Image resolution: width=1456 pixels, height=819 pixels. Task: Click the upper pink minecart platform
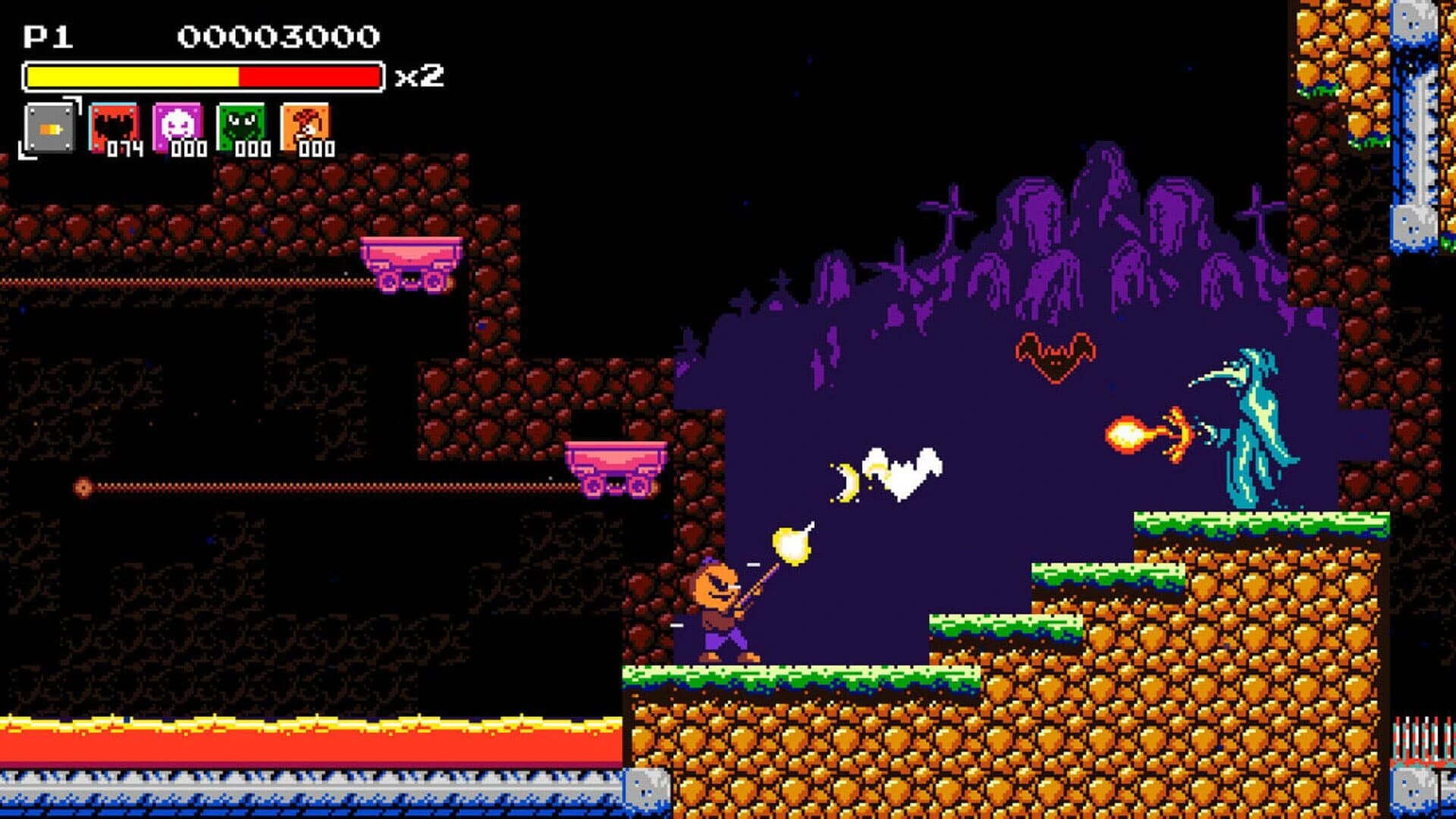click(x=413, y=262)
